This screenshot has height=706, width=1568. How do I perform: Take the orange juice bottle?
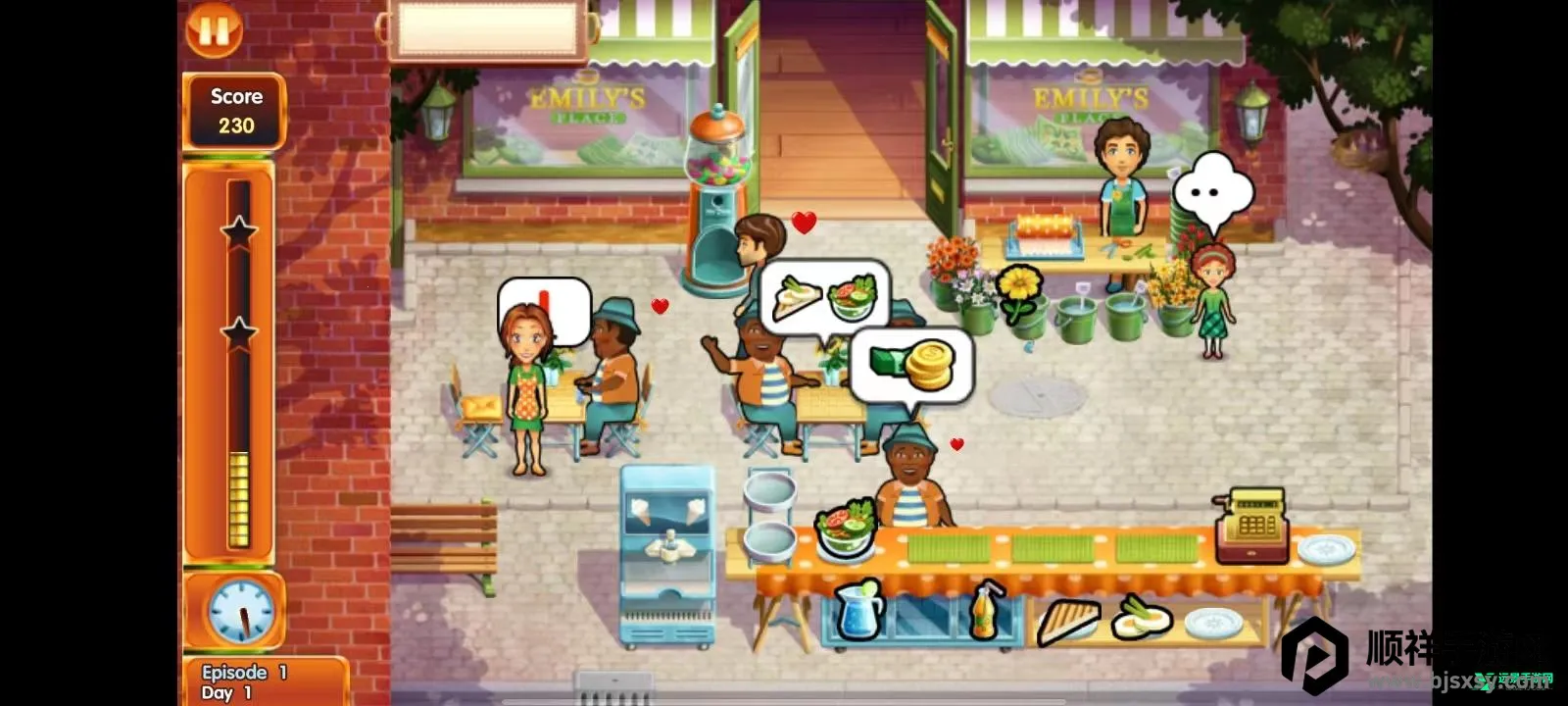(x=985, y=612)
